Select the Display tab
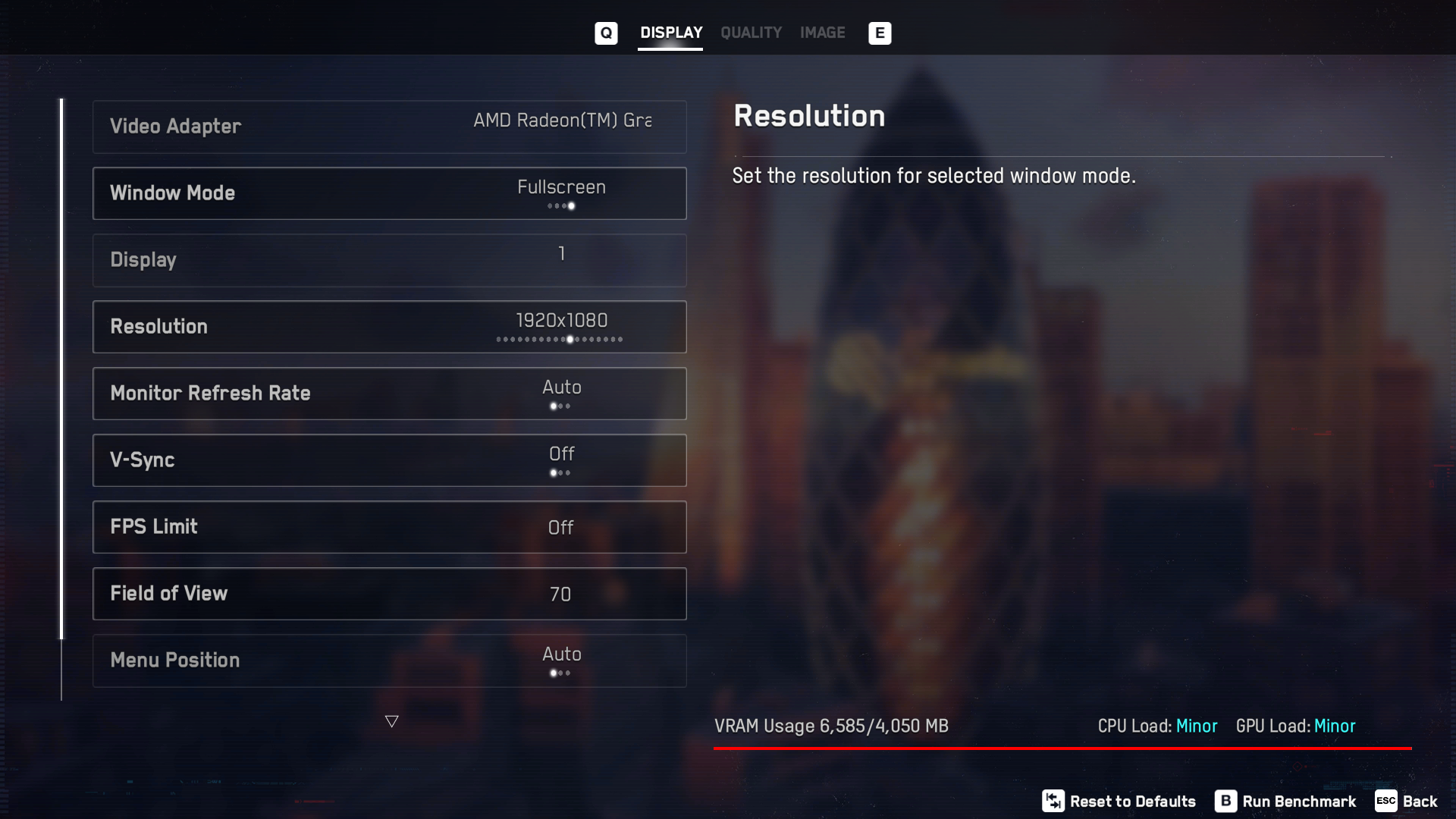This screenshot has width=1456, height=819. pos(671,33)
